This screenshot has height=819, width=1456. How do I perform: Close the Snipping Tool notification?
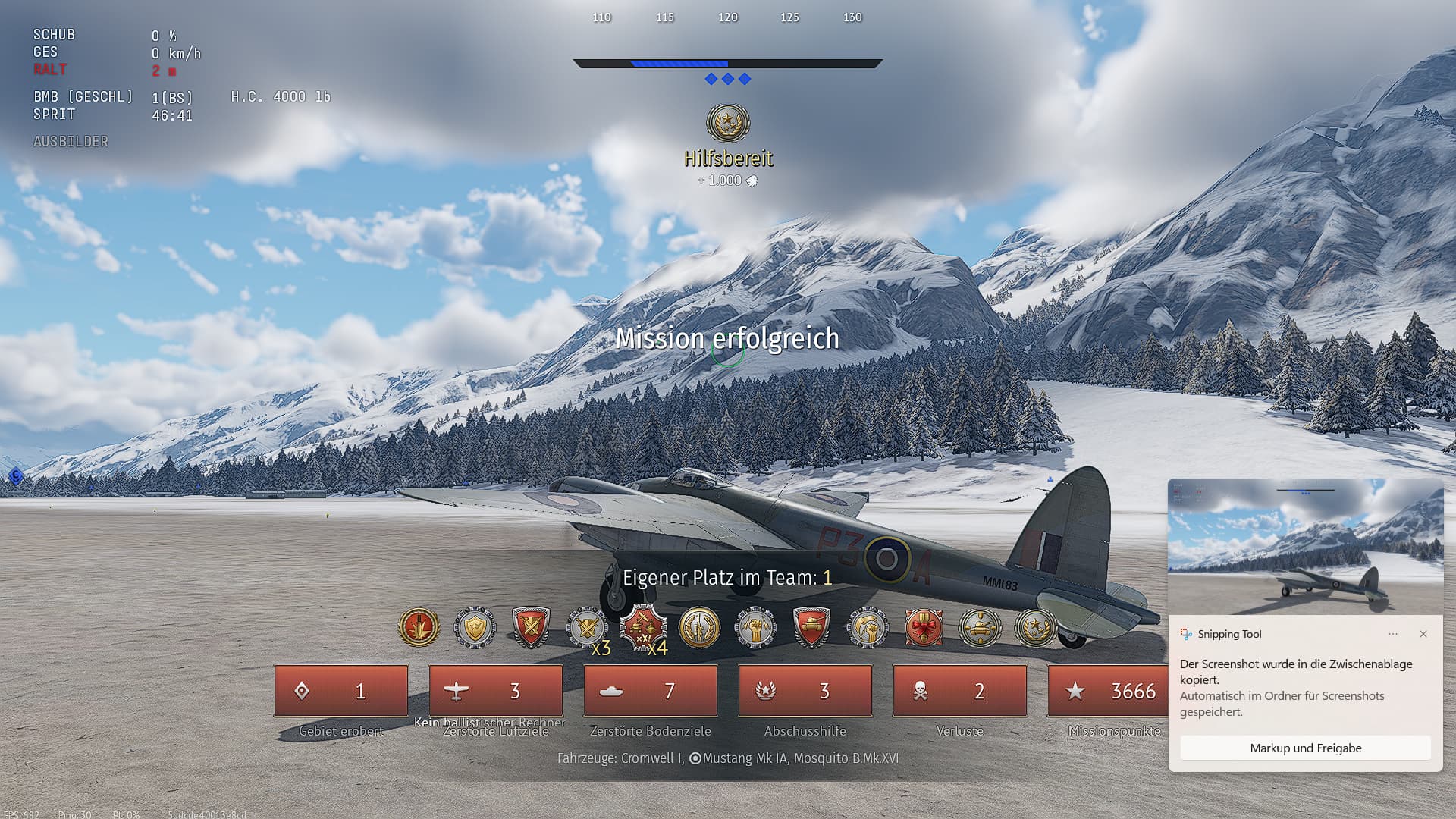1423,634
